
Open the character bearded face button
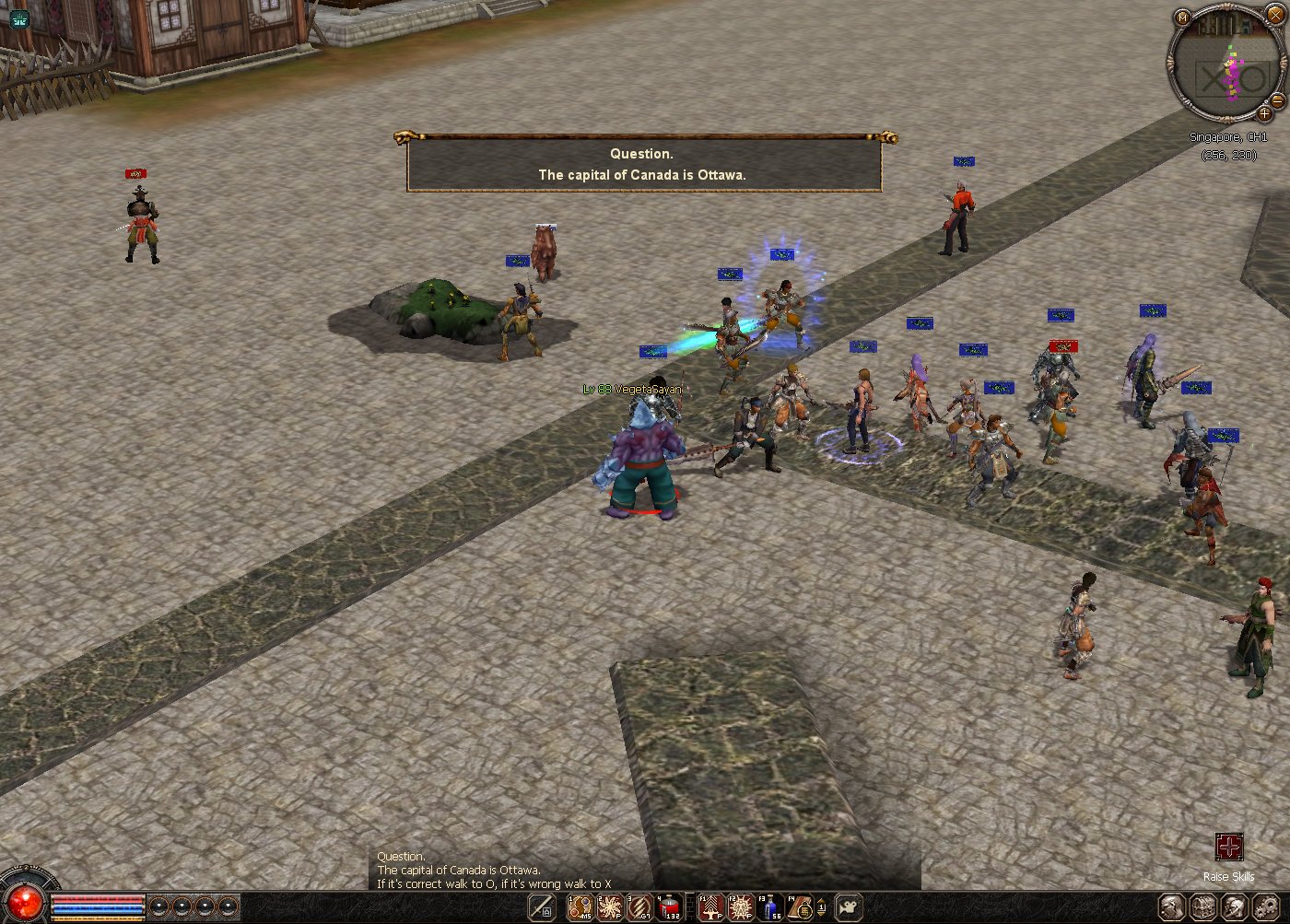[1171, 906]
